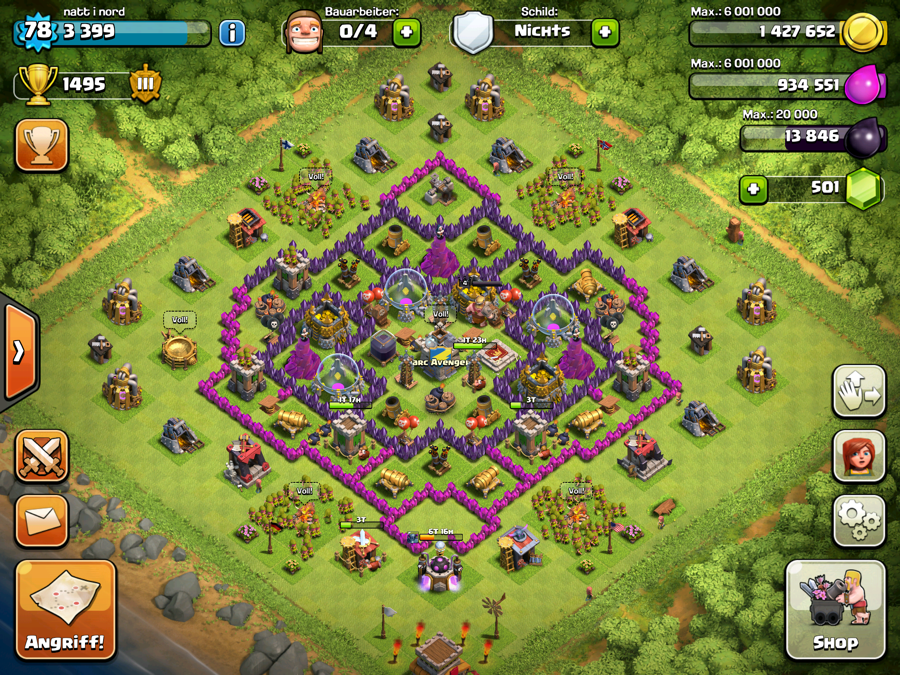Show player info via blue i button

tap(232, 32)
